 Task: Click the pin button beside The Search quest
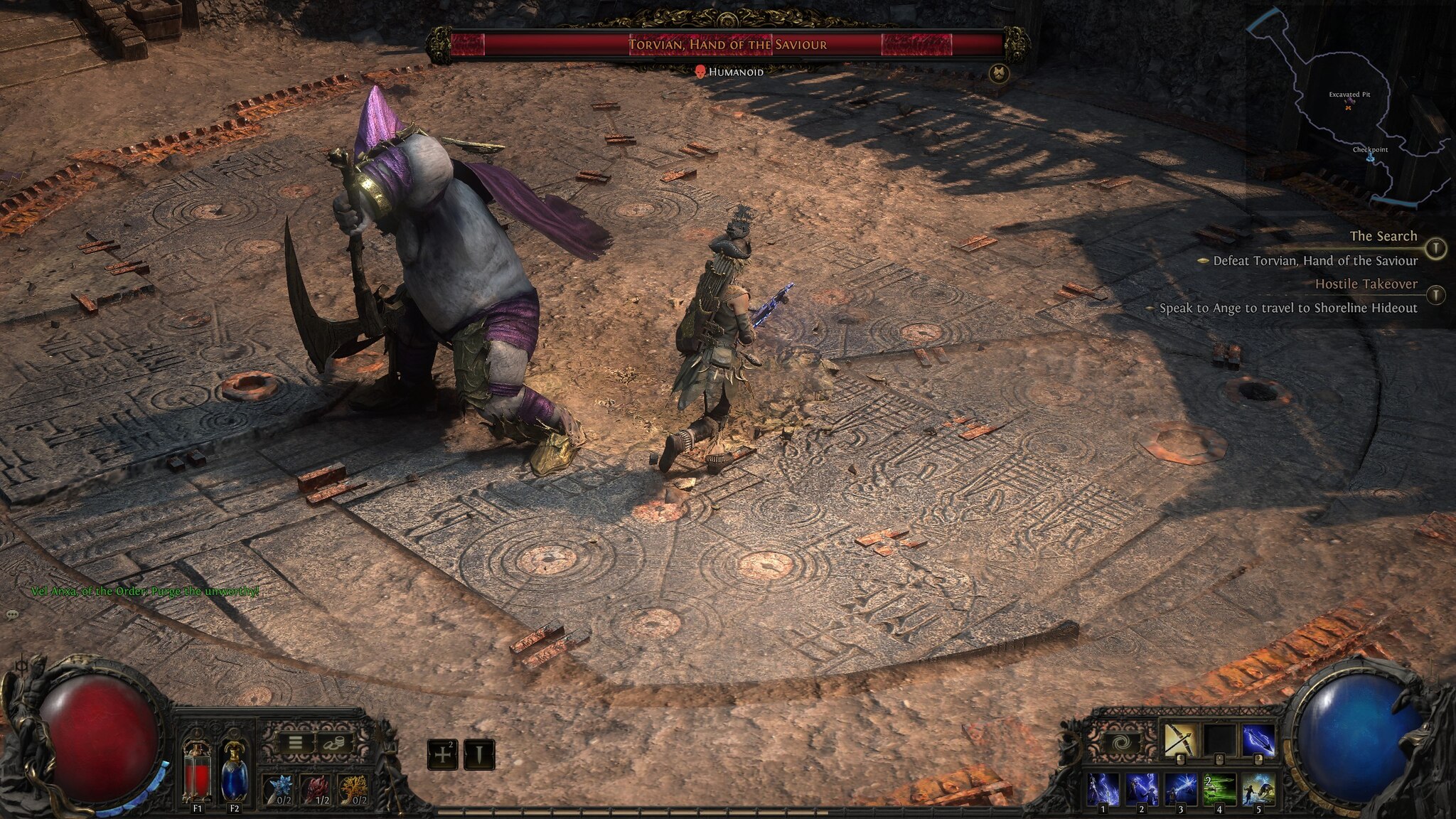[x=1436, y=247]
